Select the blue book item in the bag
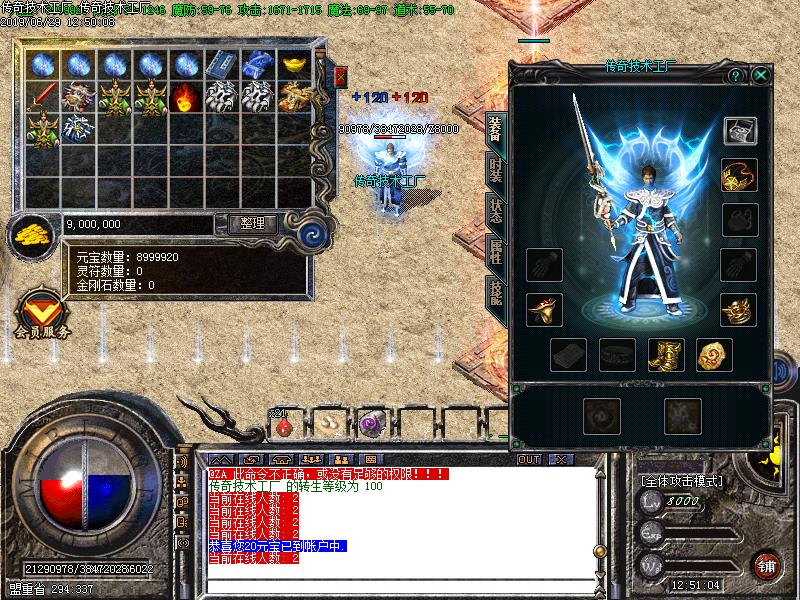This screenshot has height=600, width=800. (219, 64)
